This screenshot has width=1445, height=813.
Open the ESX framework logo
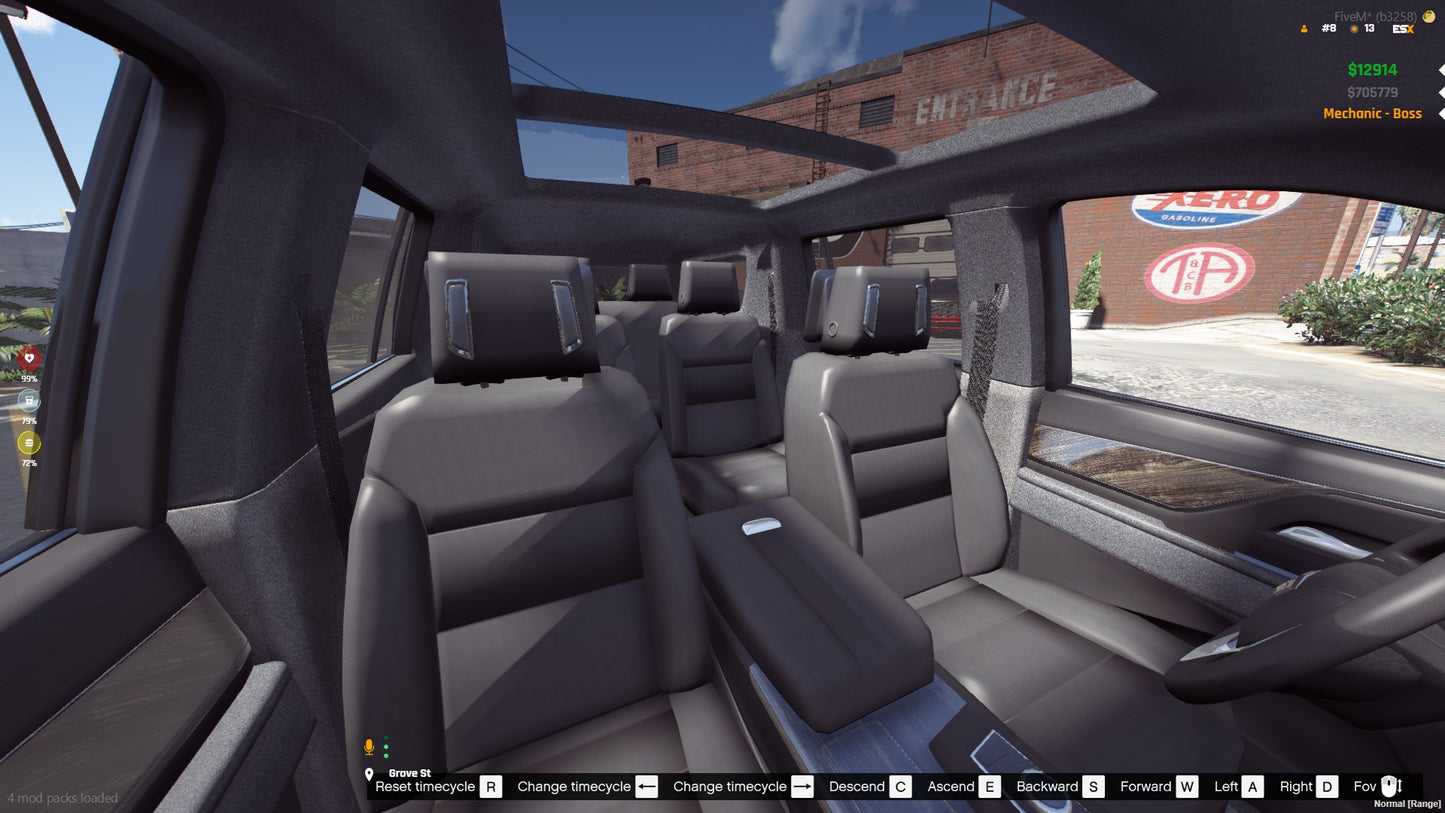click(1403, 29)
